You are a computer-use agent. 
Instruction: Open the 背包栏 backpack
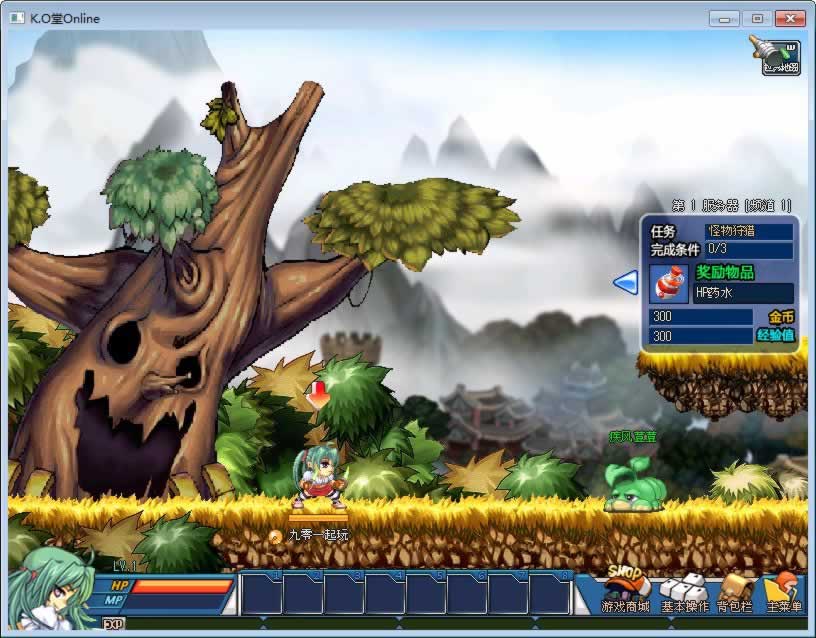tap(735, 593)
